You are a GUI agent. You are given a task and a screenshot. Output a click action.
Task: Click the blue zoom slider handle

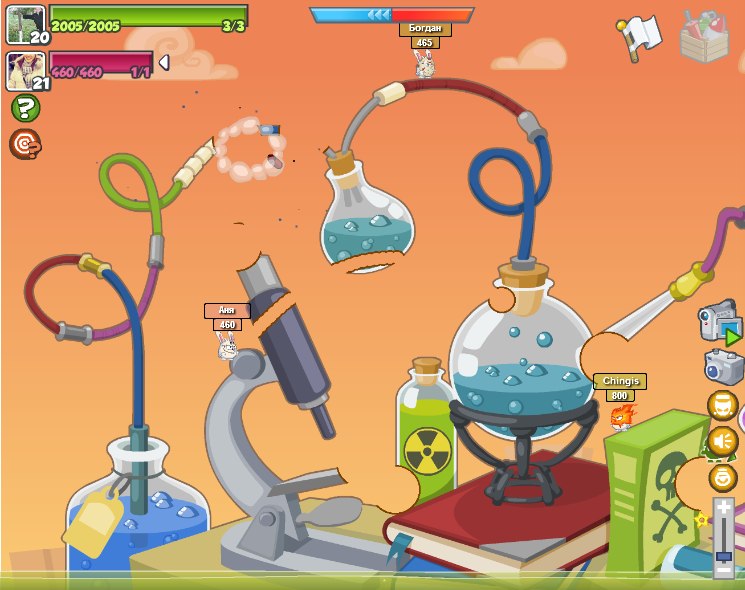[723, 545]
